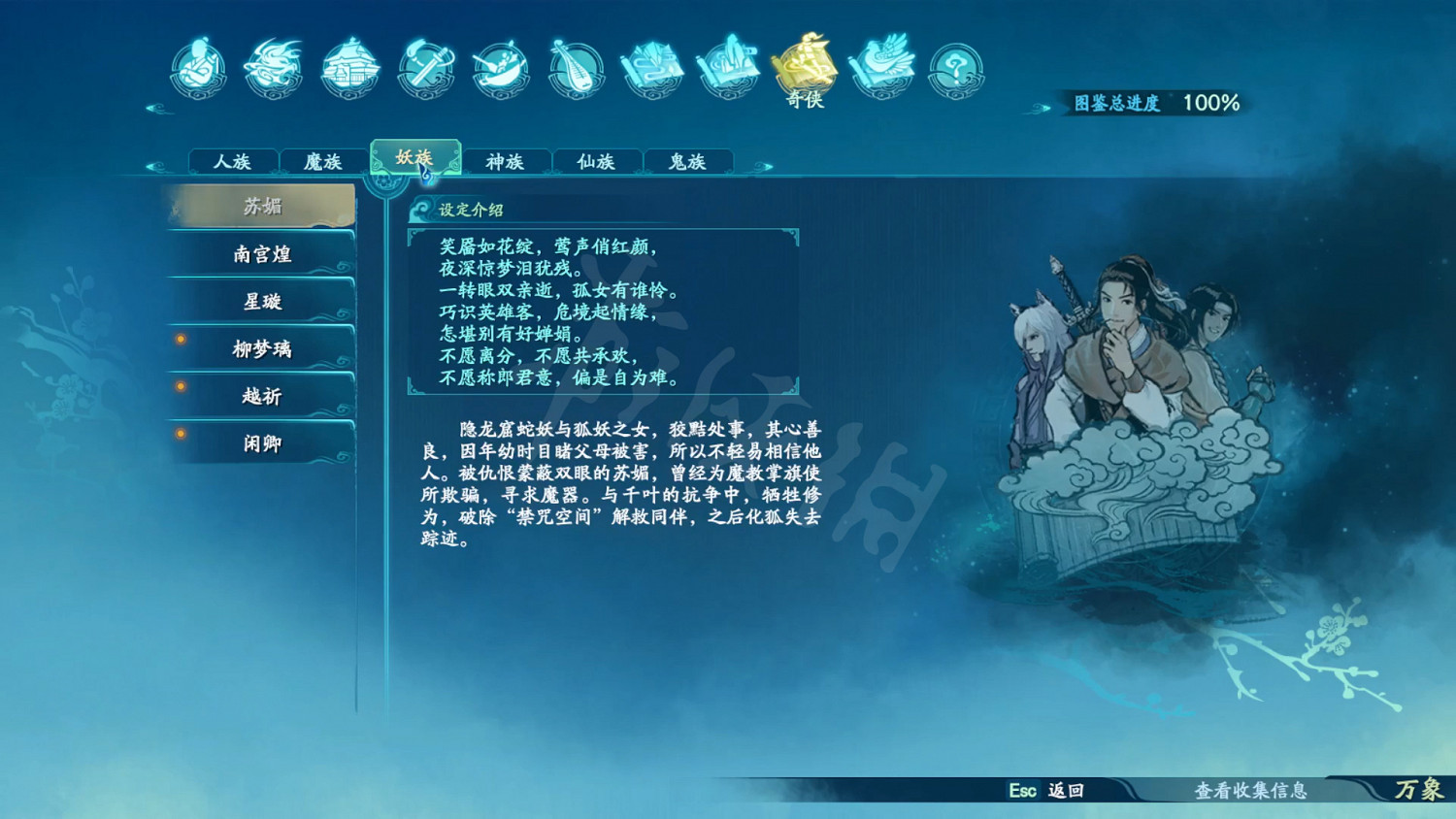Switch to the 神族 tab

[x=507, y=163]
